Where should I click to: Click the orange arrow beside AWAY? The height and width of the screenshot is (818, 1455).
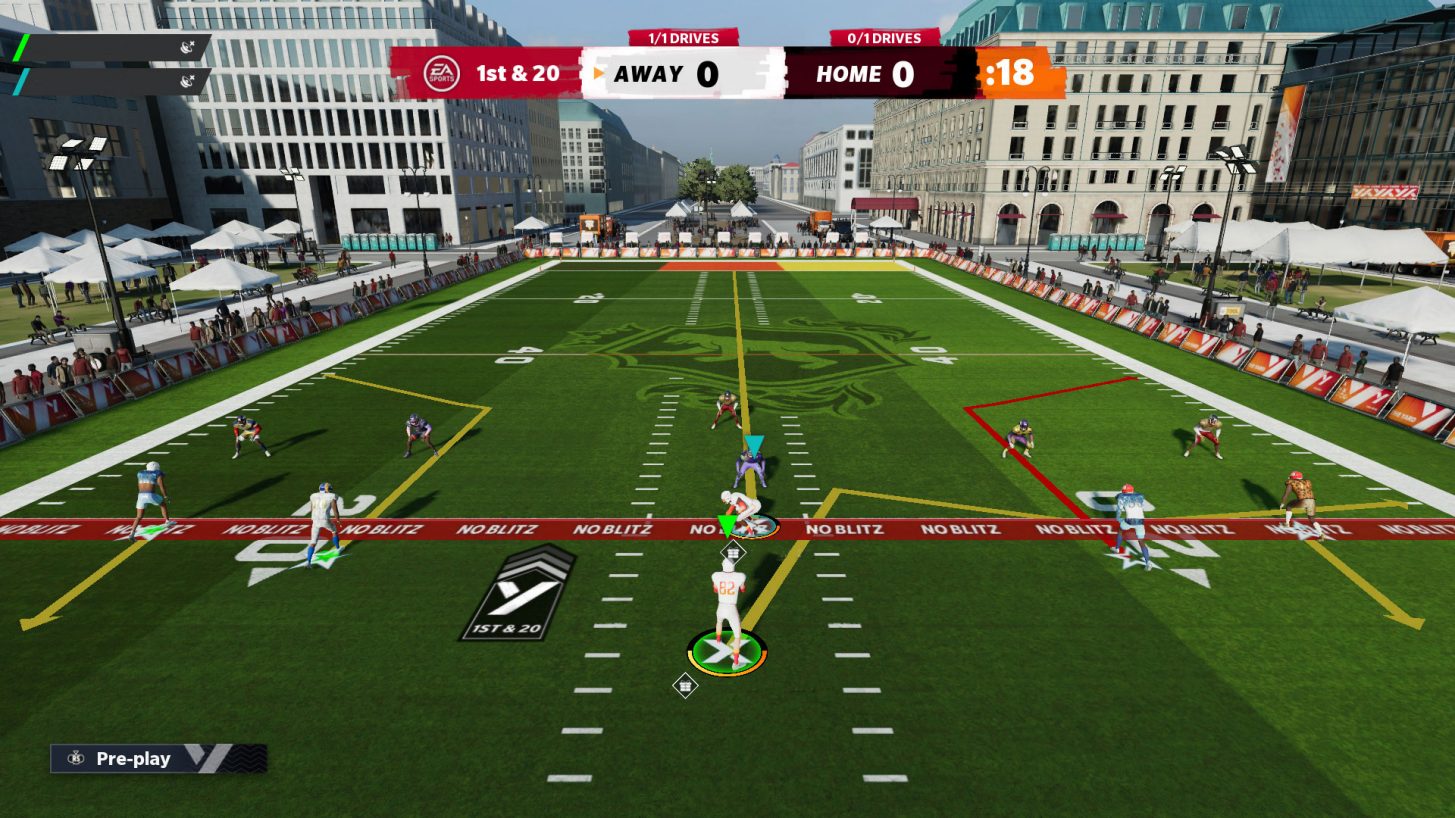[598, 73]
